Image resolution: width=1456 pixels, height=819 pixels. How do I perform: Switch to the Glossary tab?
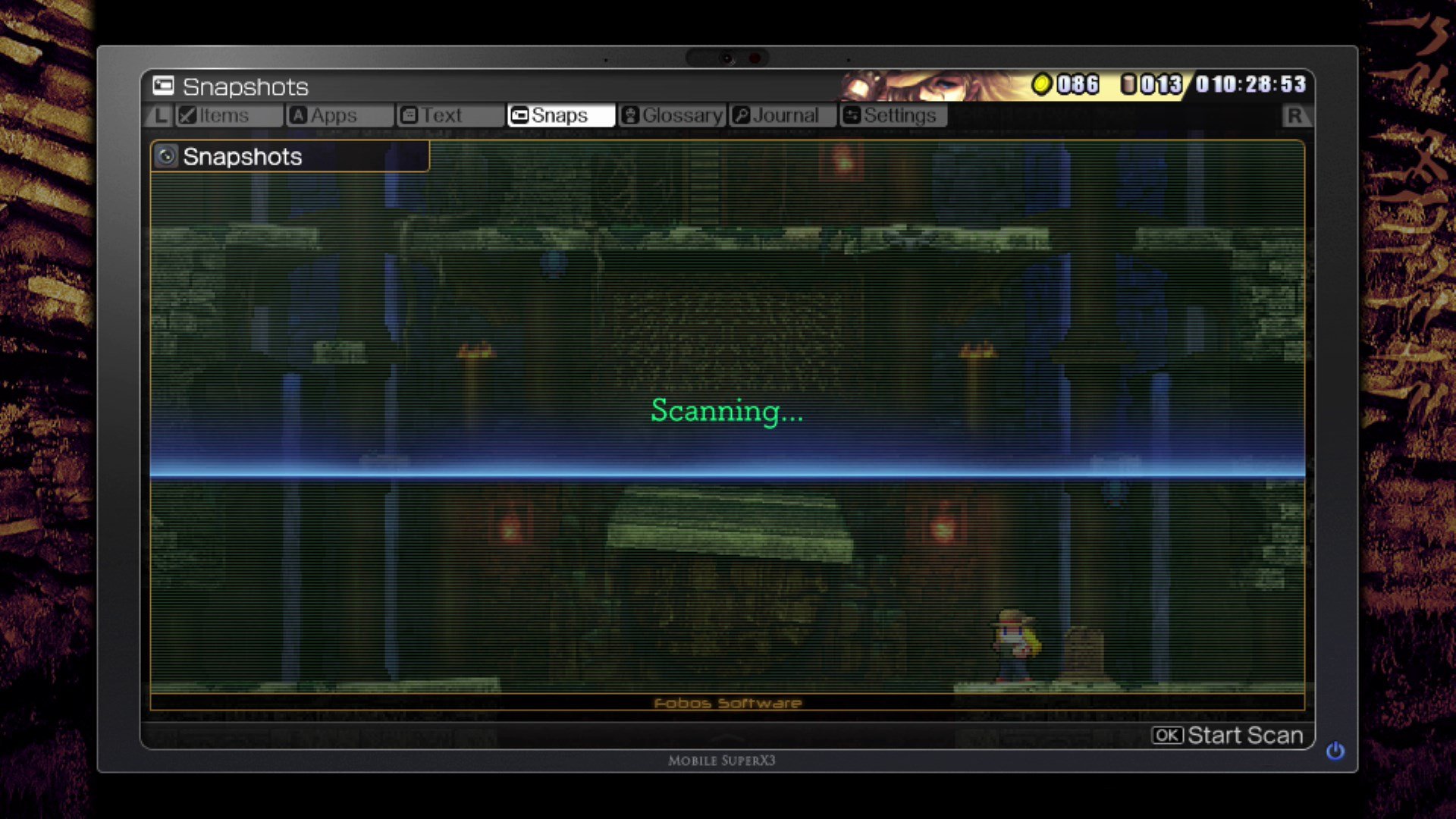coord(671,115)
